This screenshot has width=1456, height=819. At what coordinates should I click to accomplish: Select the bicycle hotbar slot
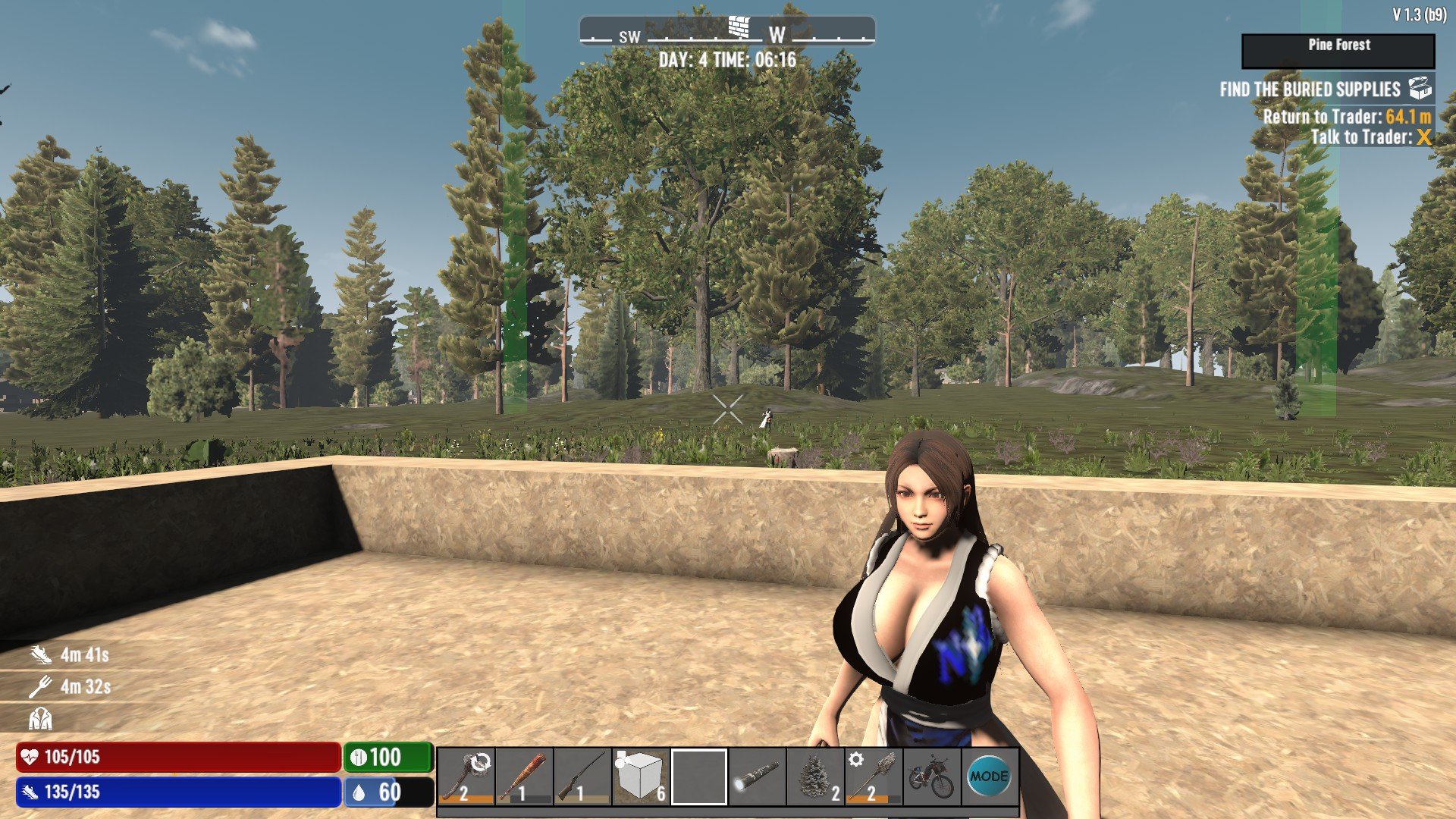click(x=932, y=777)
